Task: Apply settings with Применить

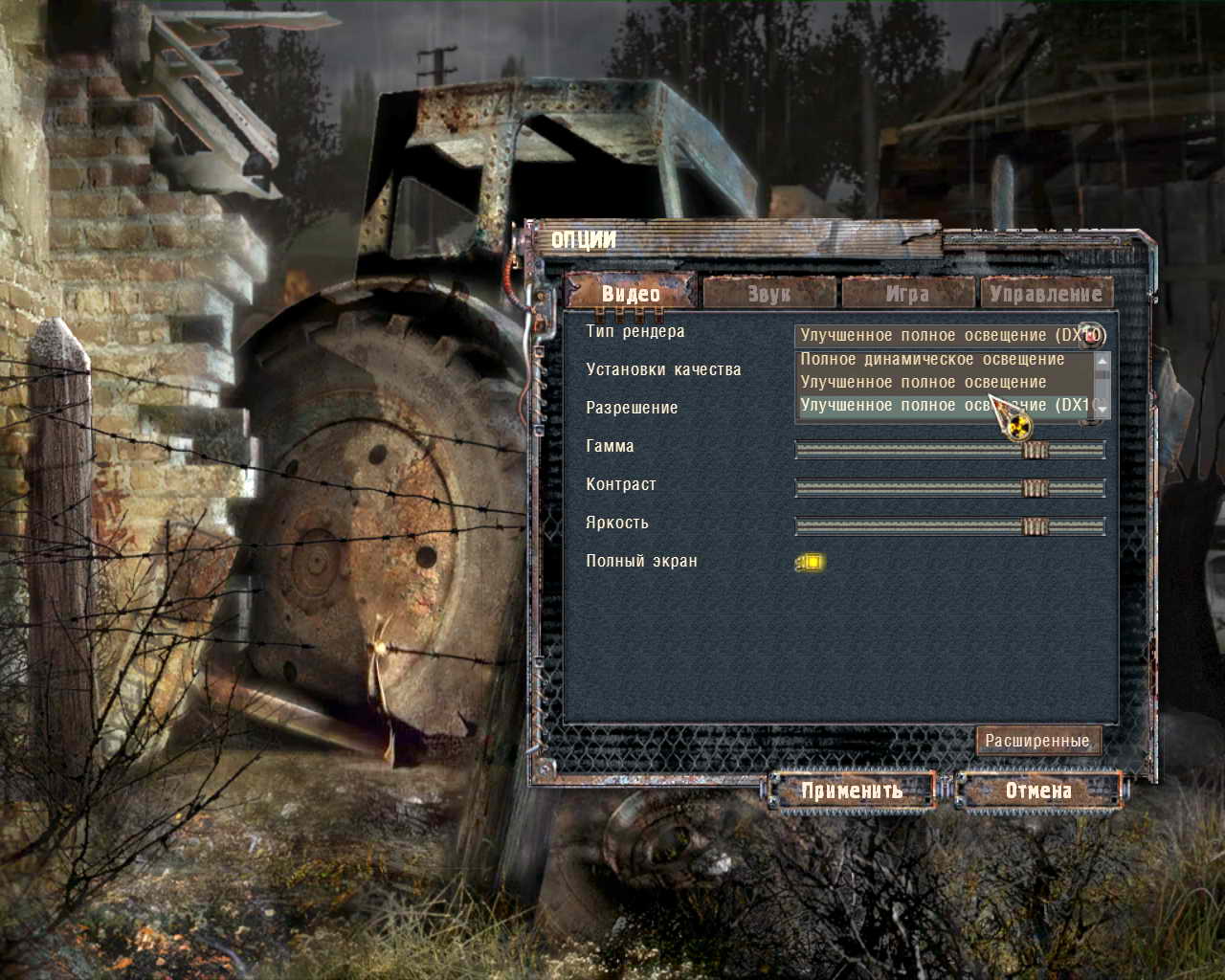Action: click(852, 791)
